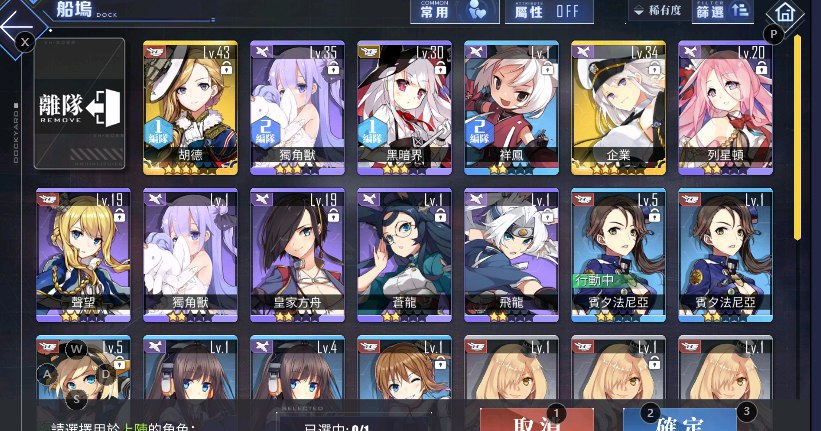Select the 賓夕法尼亞 card marked 行動中
The height and width of the screenshot is (431, 821).
(x=619, y=255)
